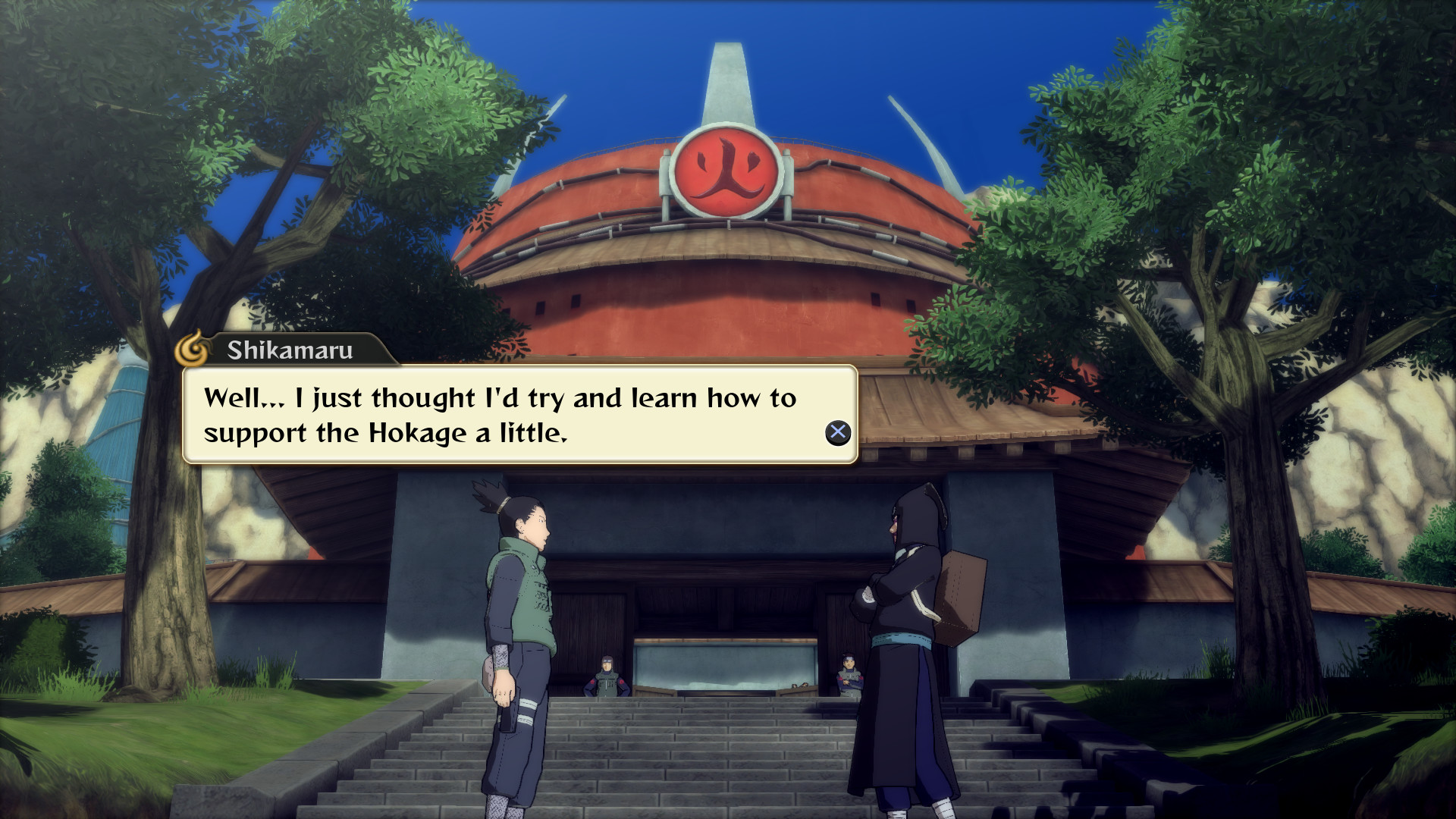Expand the dialogue by clicking the banner arrow
The width and height of the screenshot is (1456, 819).
point(837,434)
